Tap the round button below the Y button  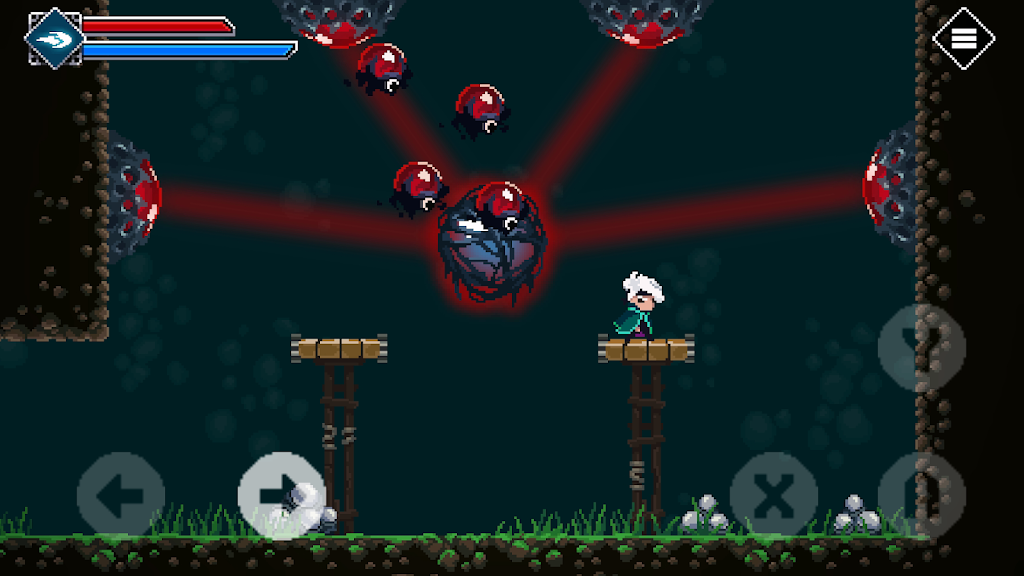point(921,495)
